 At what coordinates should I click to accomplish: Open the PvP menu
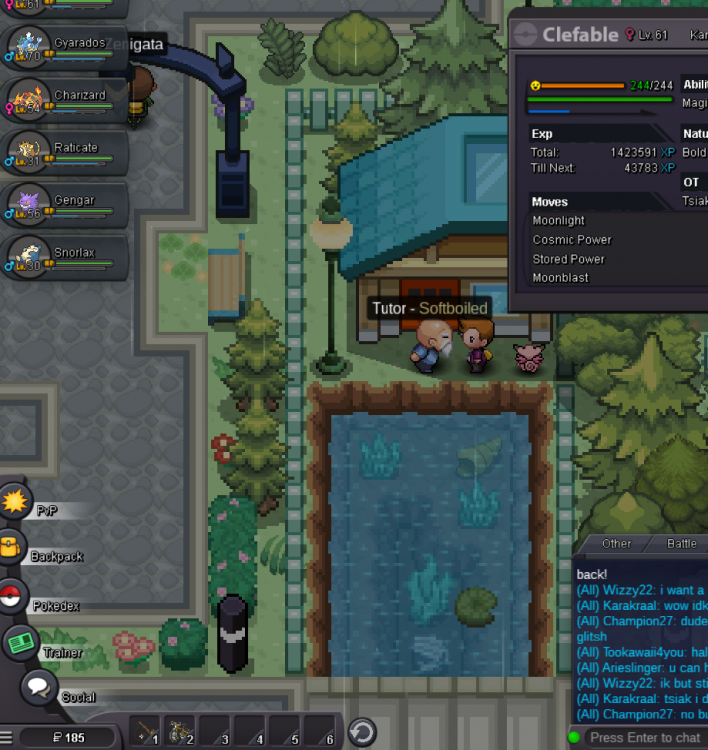[17, 501]
